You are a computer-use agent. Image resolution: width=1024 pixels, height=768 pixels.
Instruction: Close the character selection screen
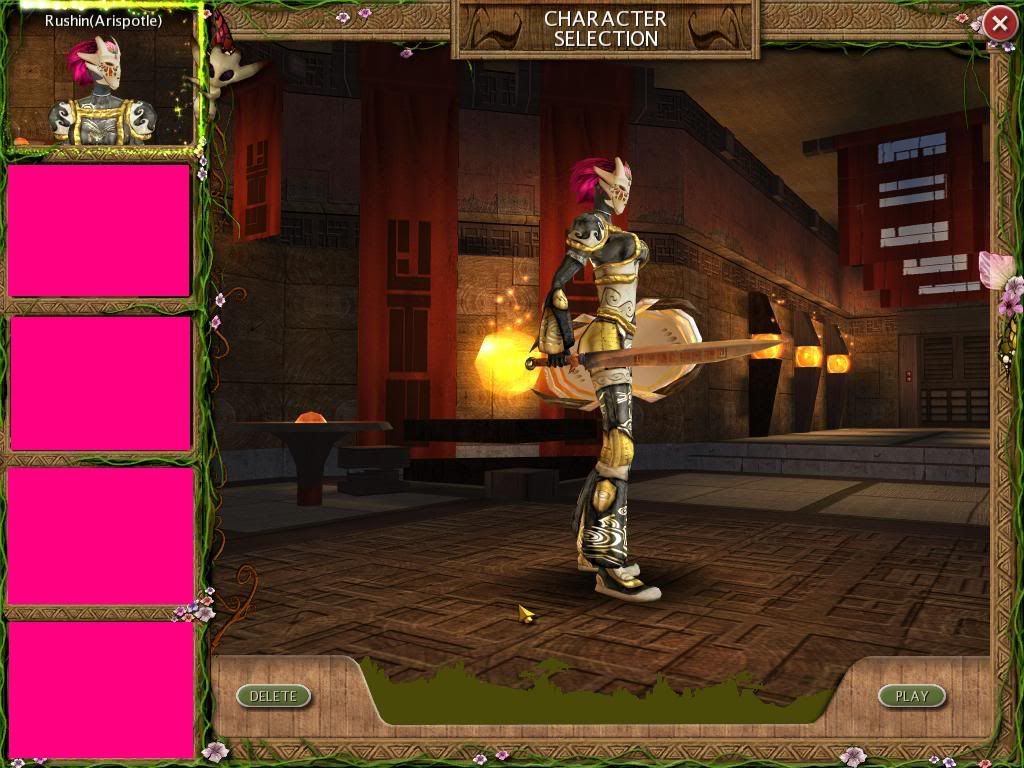(999, 24)
